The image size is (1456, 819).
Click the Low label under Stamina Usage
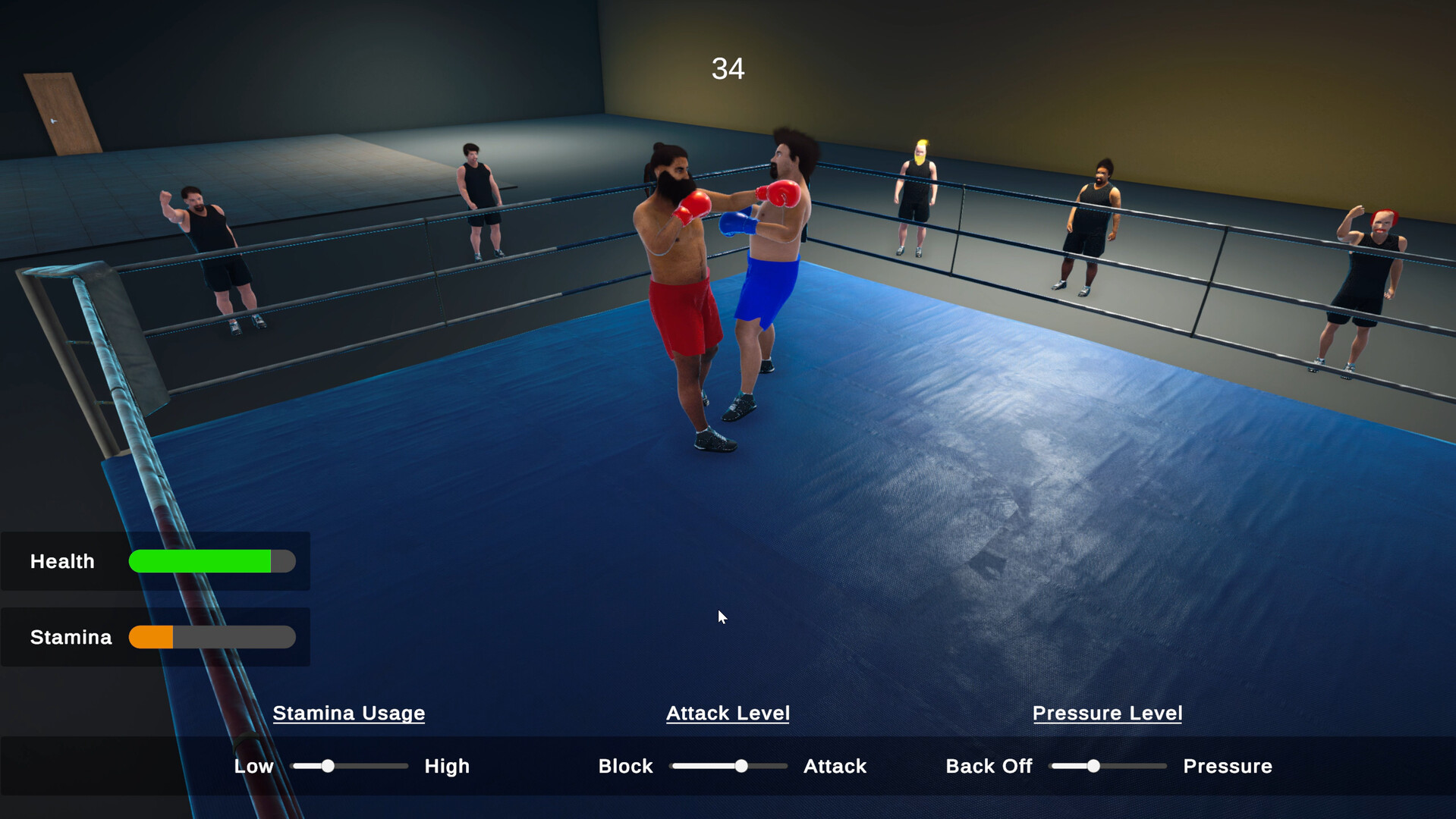pyautogui.click(x=253, y=766)
